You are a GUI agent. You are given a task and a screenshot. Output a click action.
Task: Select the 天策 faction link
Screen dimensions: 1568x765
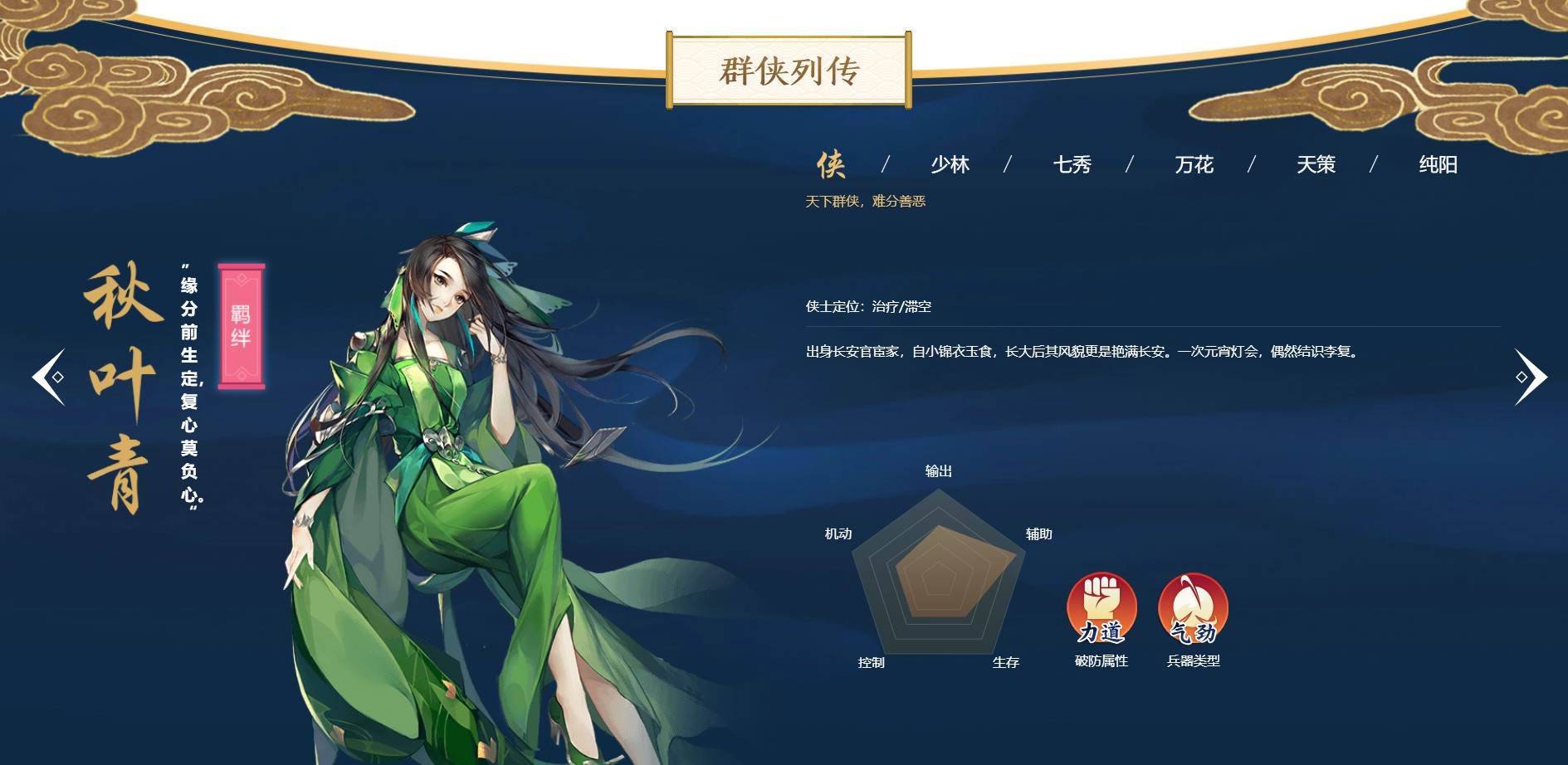pos(1316,165)
